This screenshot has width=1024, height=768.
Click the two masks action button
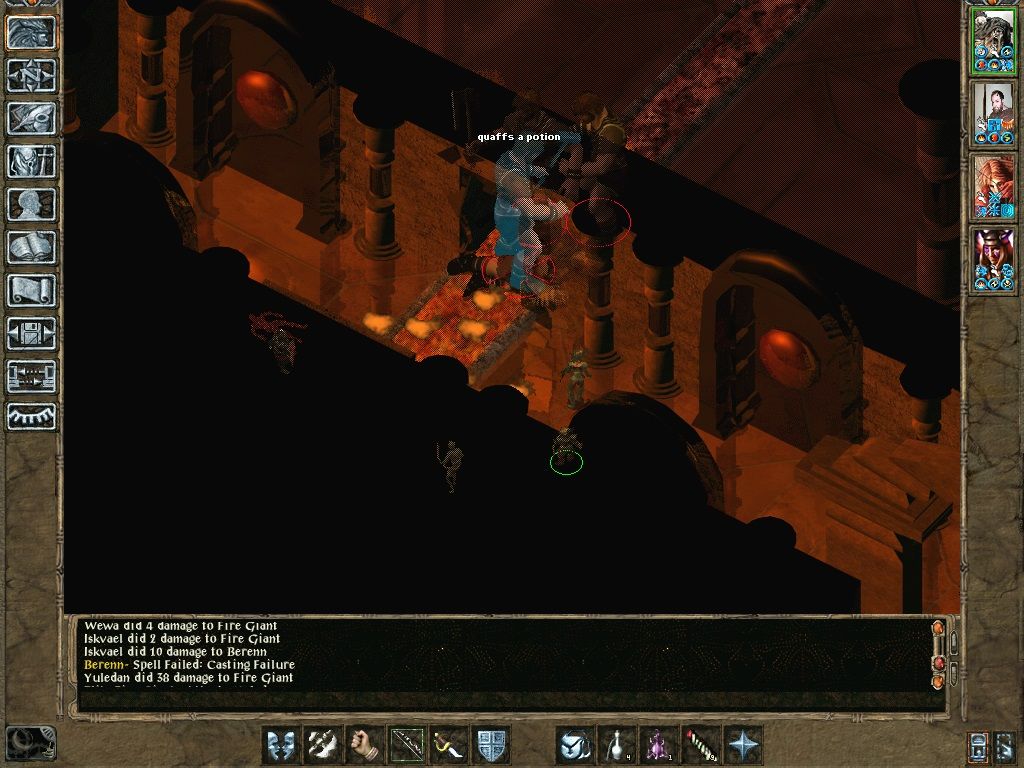point(281,745)
